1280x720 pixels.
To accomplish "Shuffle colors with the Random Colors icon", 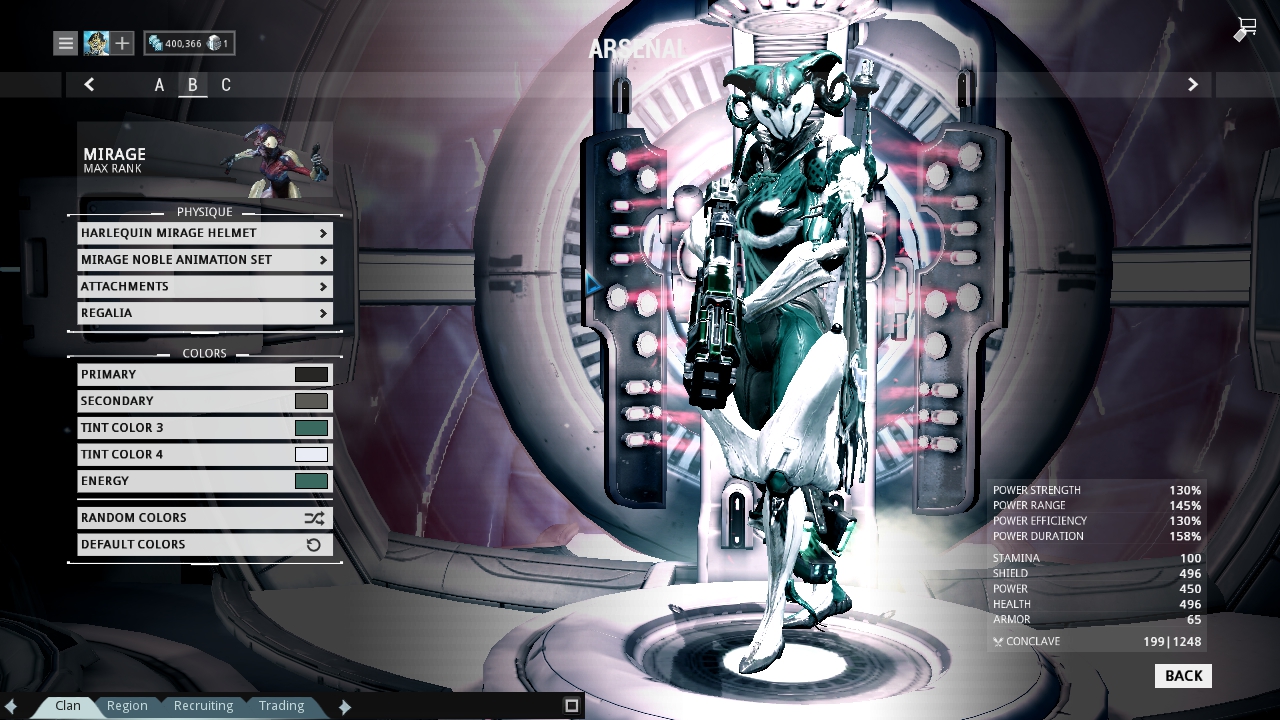I will (x=313, y=517).
